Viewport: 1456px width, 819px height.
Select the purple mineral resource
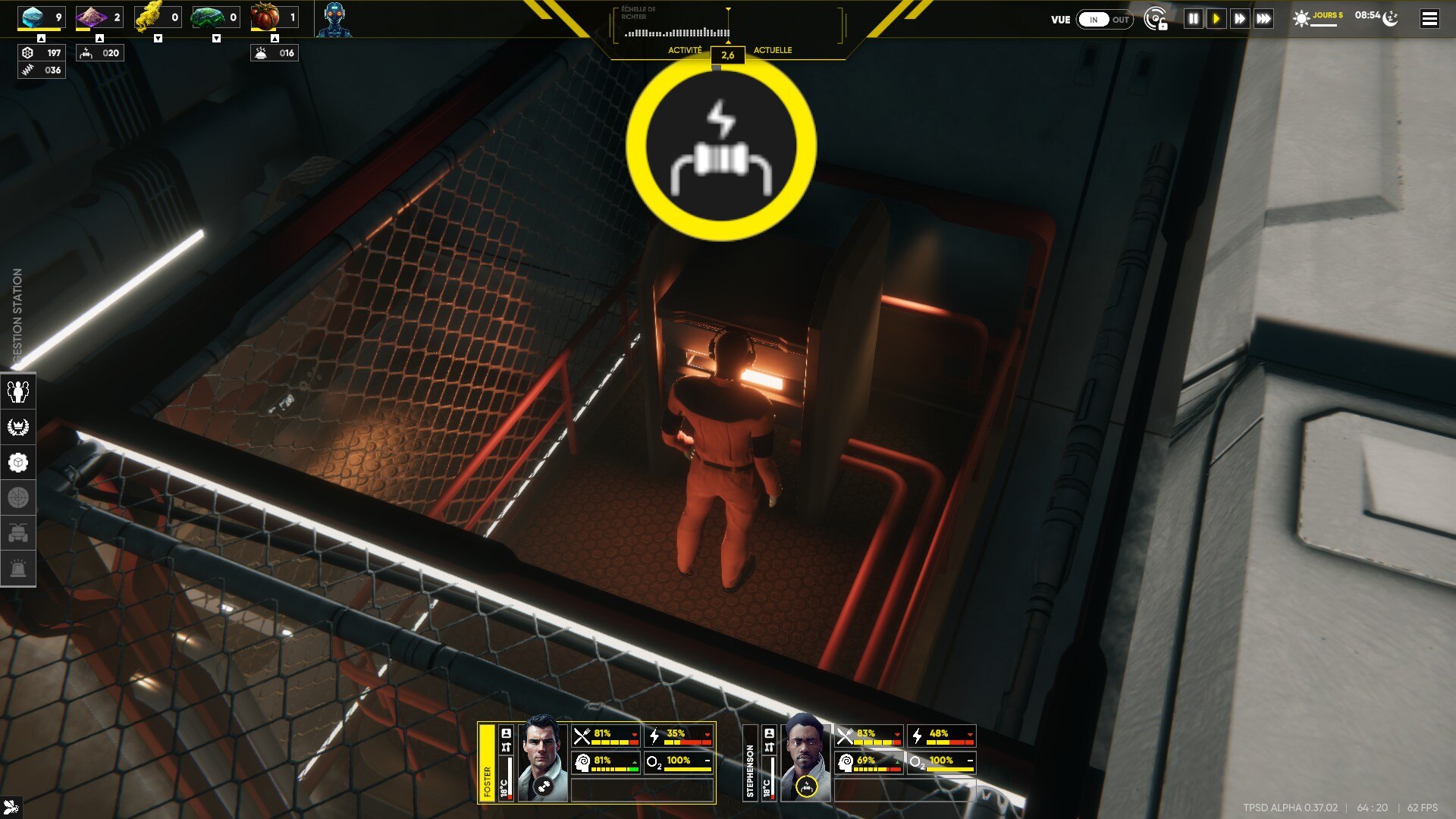pyautogui.click(x=92, y=17)
